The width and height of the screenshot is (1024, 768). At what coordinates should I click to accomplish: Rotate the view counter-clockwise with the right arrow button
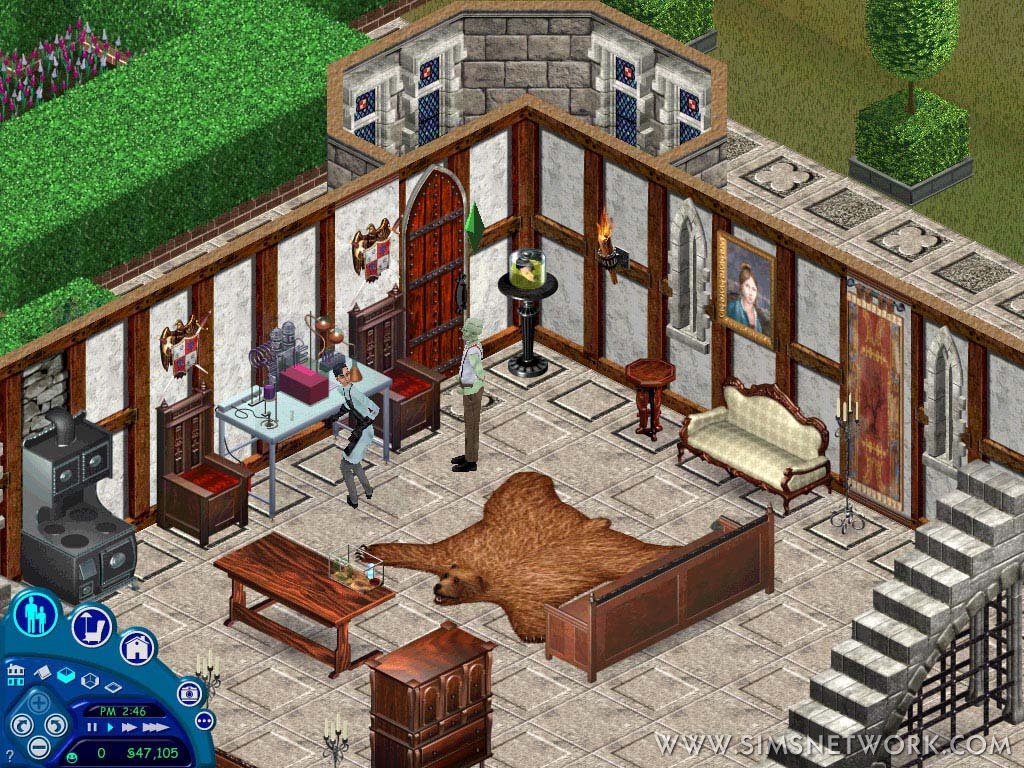tap(56, 725)
